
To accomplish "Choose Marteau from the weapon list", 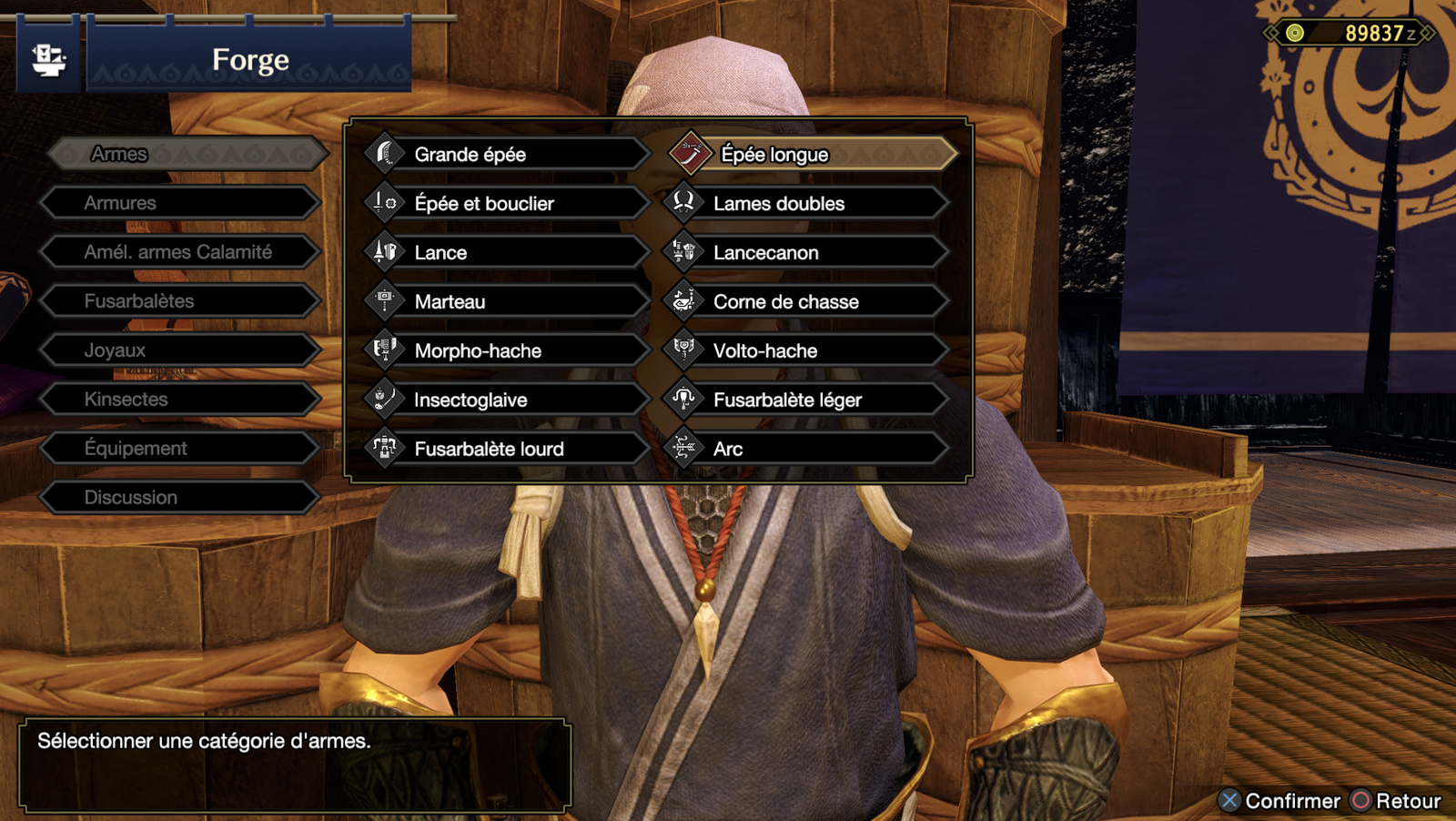I will point(505,302).
